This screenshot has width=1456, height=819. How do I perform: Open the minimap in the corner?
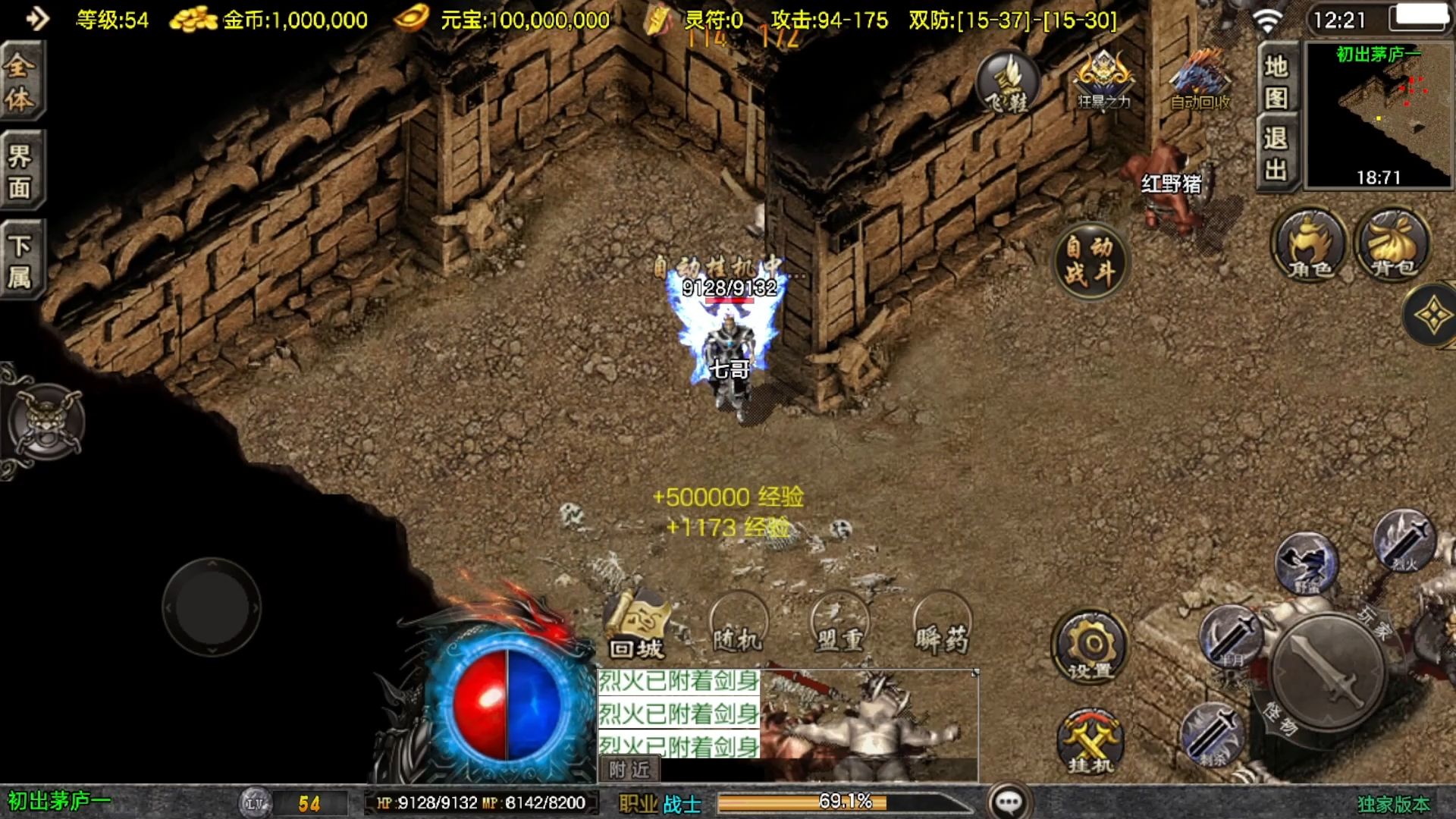coord(1378,114)
